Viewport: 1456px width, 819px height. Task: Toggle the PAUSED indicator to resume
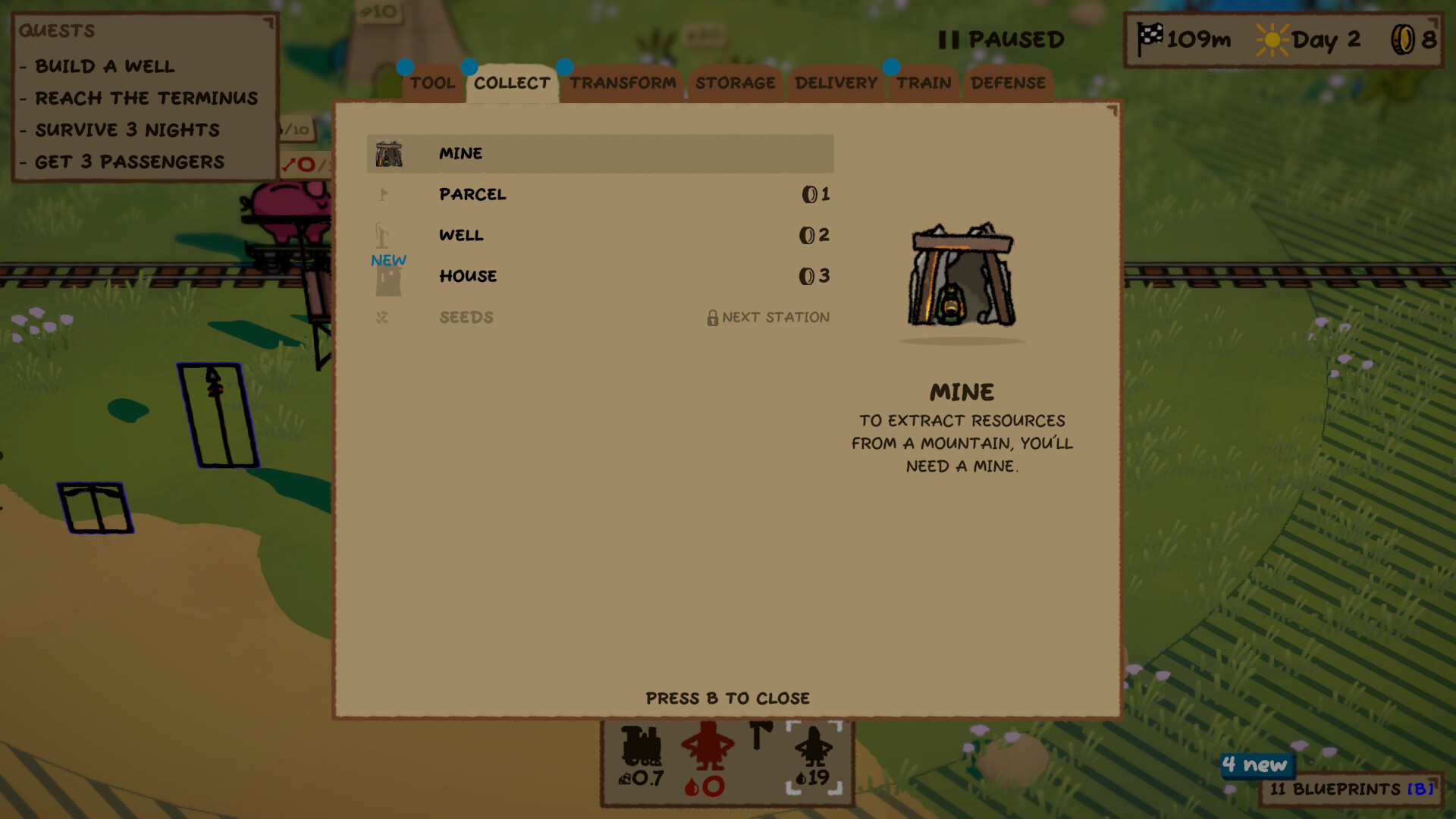point(1000,39)
